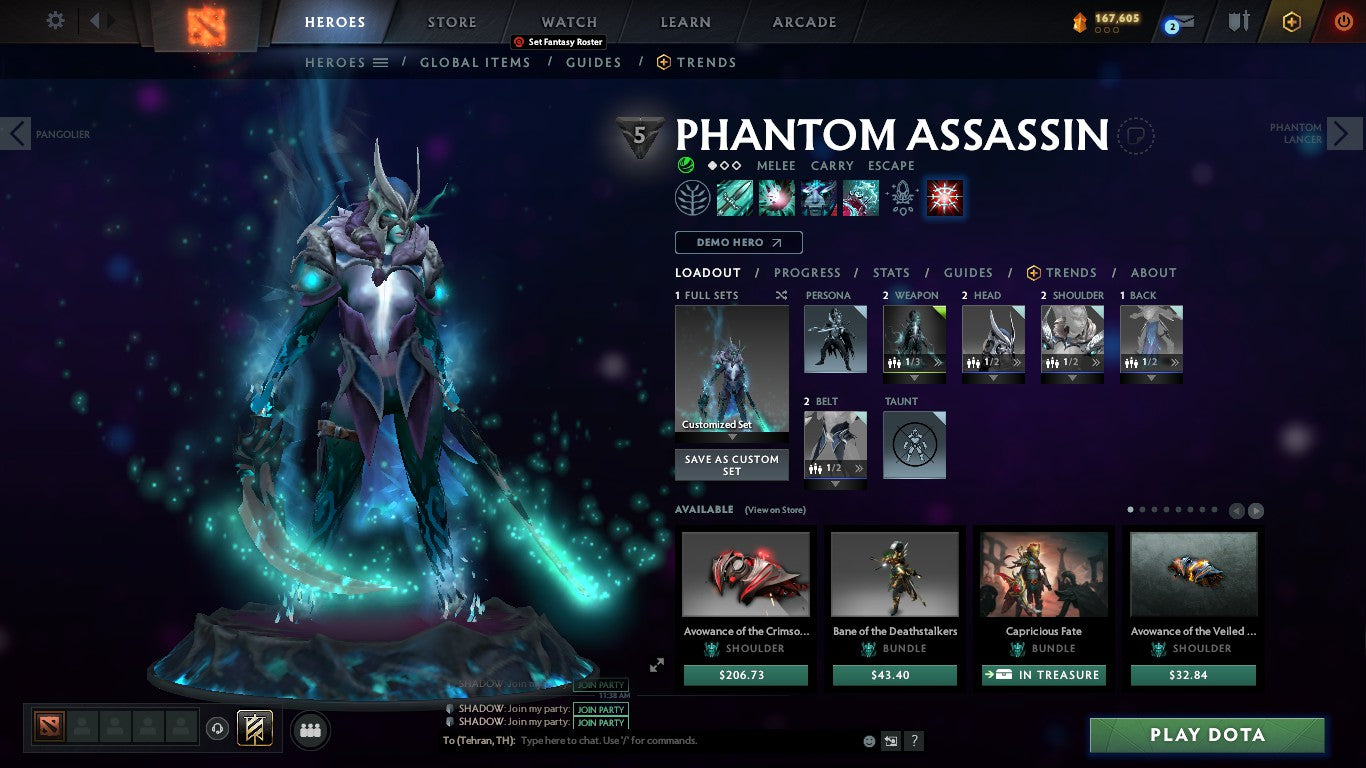The image size is (1366, 768).
Task: View the Coup de Grace ultimate icon
Action: (x=861, y=197)
